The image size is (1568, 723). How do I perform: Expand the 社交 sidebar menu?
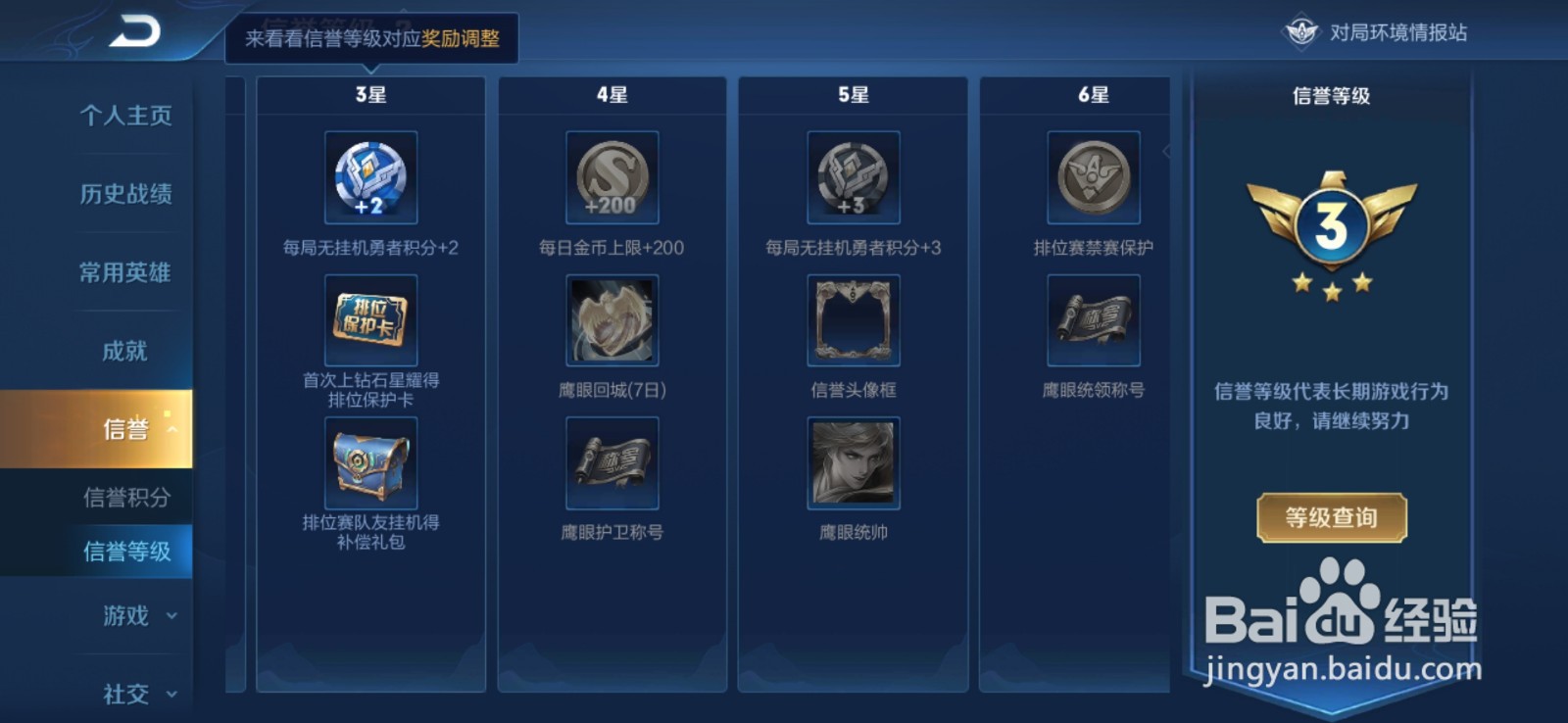pos(127,695)
